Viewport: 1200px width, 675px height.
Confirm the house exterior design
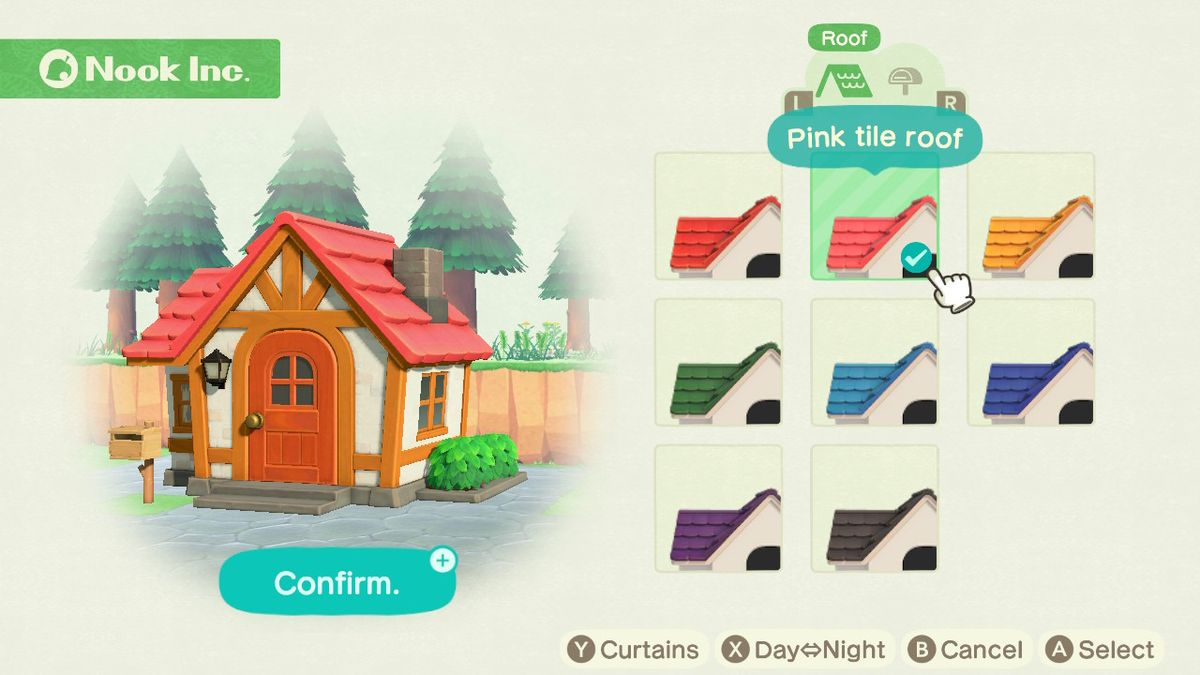(337, 582)
